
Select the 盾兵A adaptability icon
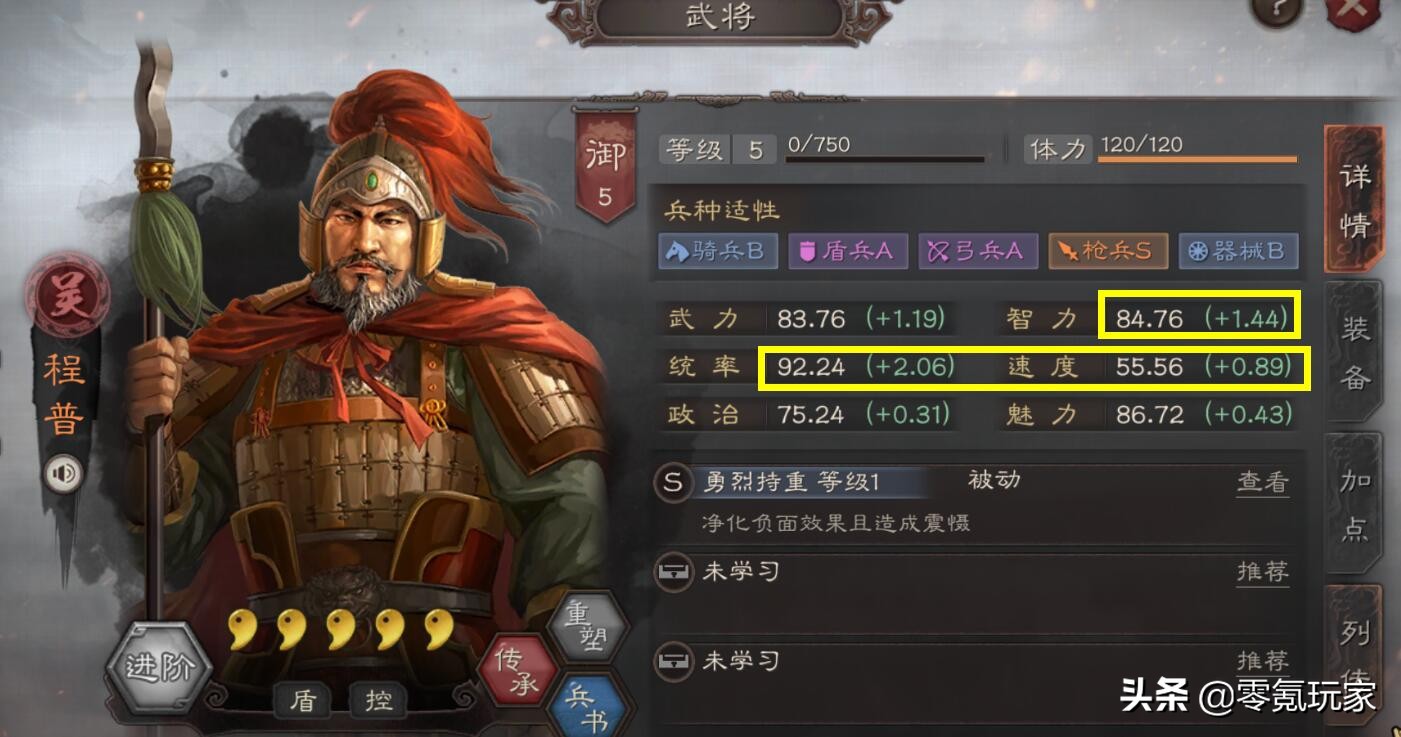847,252
